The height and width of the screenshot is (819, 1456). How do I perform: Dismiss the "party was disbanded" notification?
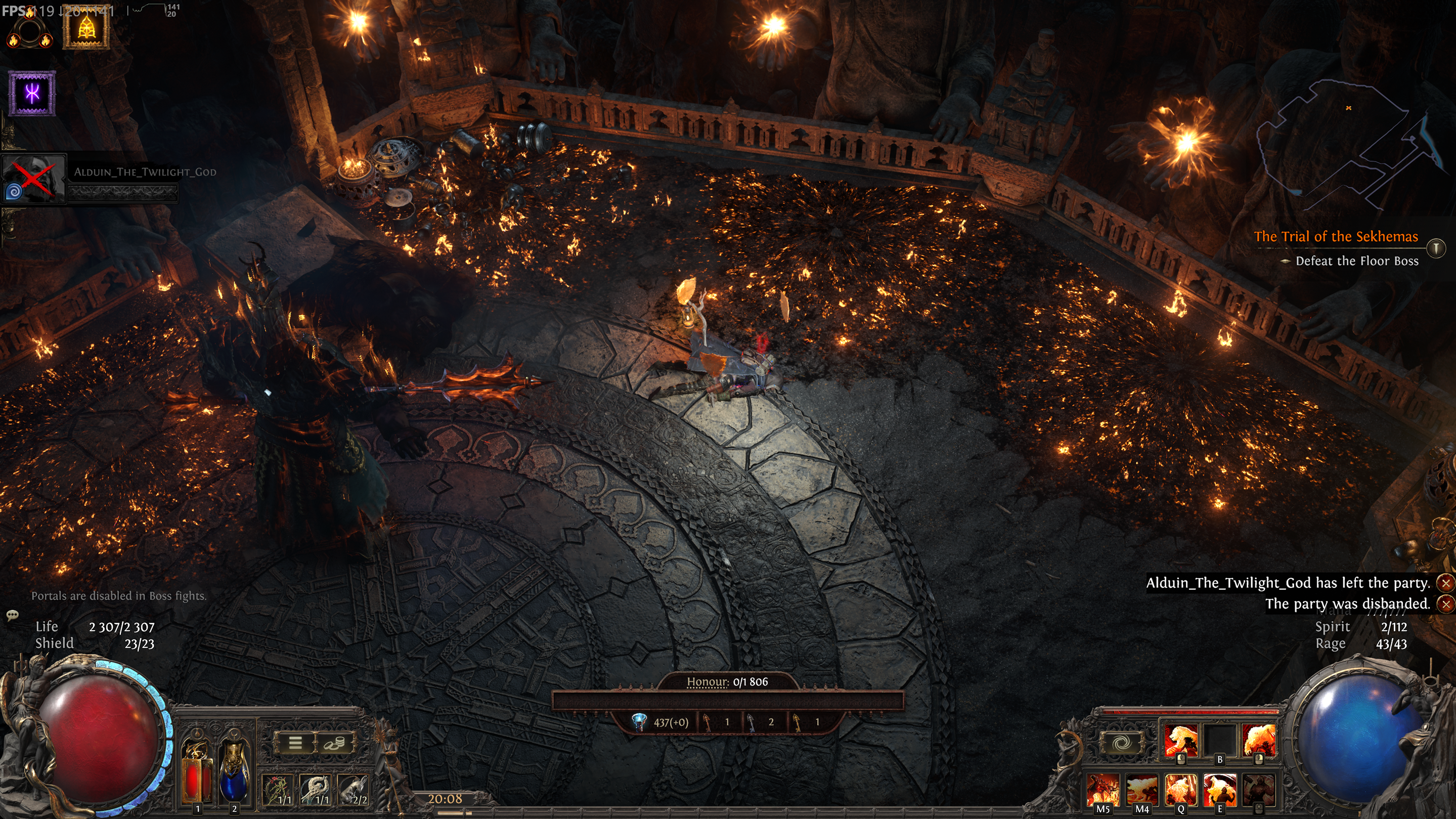(x=1446, y=604)
